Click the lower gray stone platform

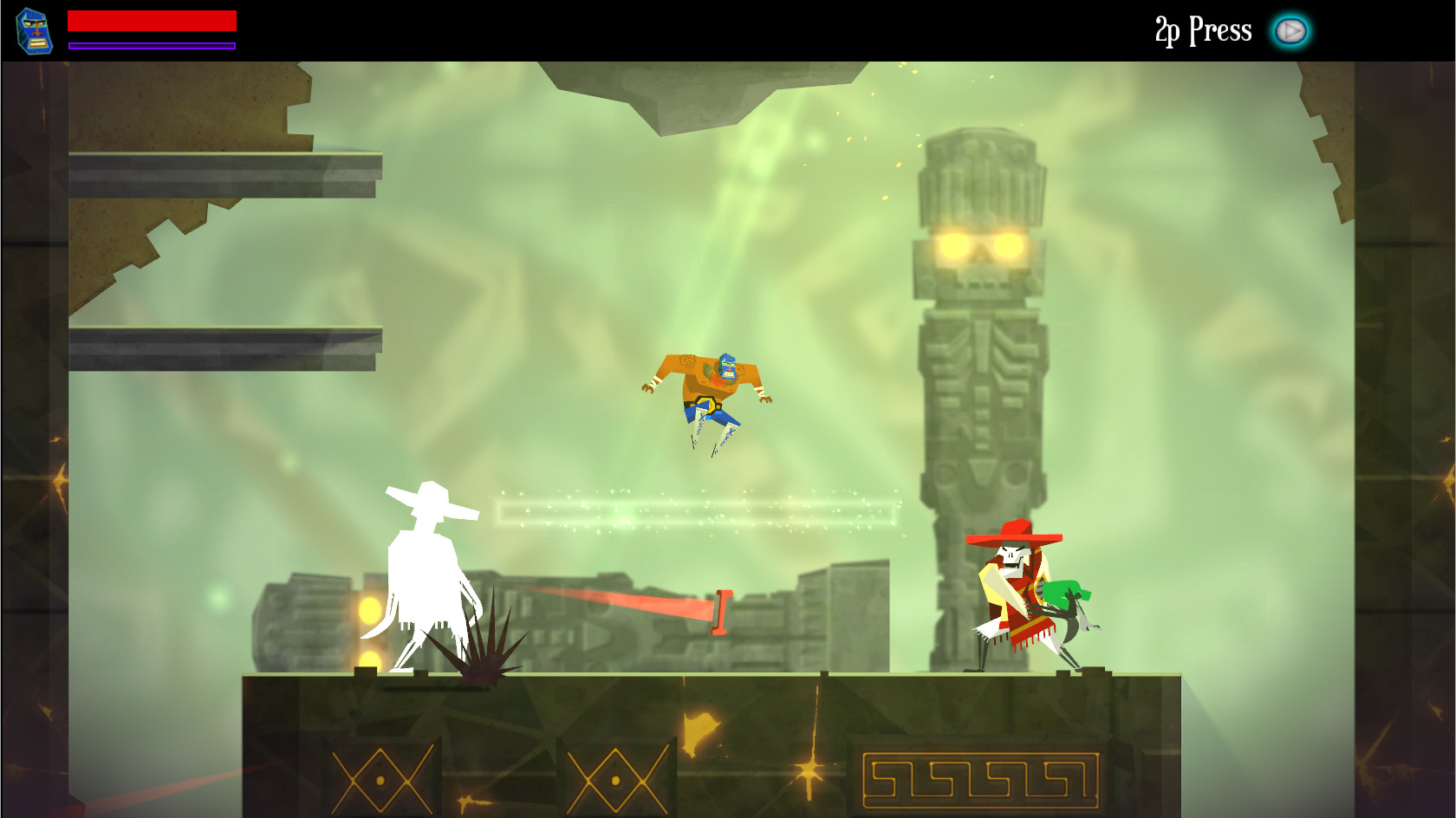(x=225, y=347)
